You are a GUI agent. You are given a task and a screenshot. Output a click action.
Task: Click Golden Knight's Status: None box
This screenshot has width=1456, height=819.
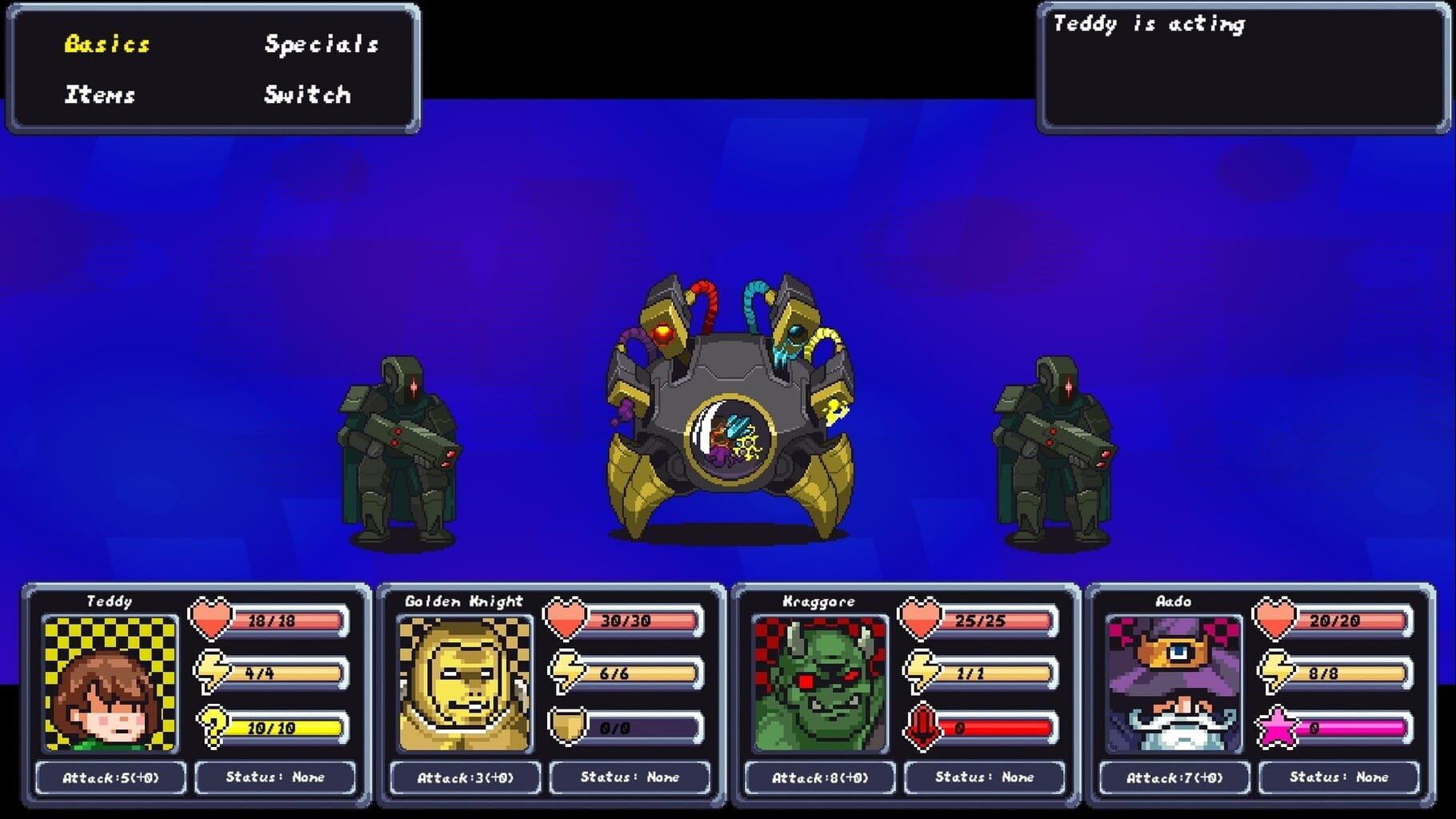(x=626, y=777)
